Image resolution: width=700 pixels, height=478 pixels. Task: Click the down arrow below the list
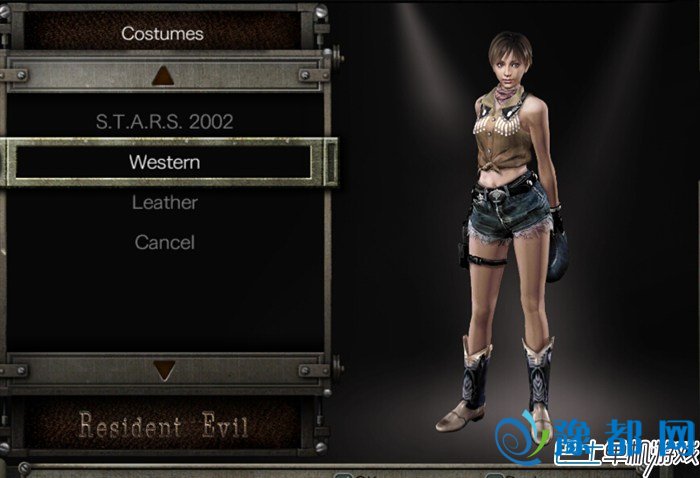pyautogui.click(x=163, y=371)
